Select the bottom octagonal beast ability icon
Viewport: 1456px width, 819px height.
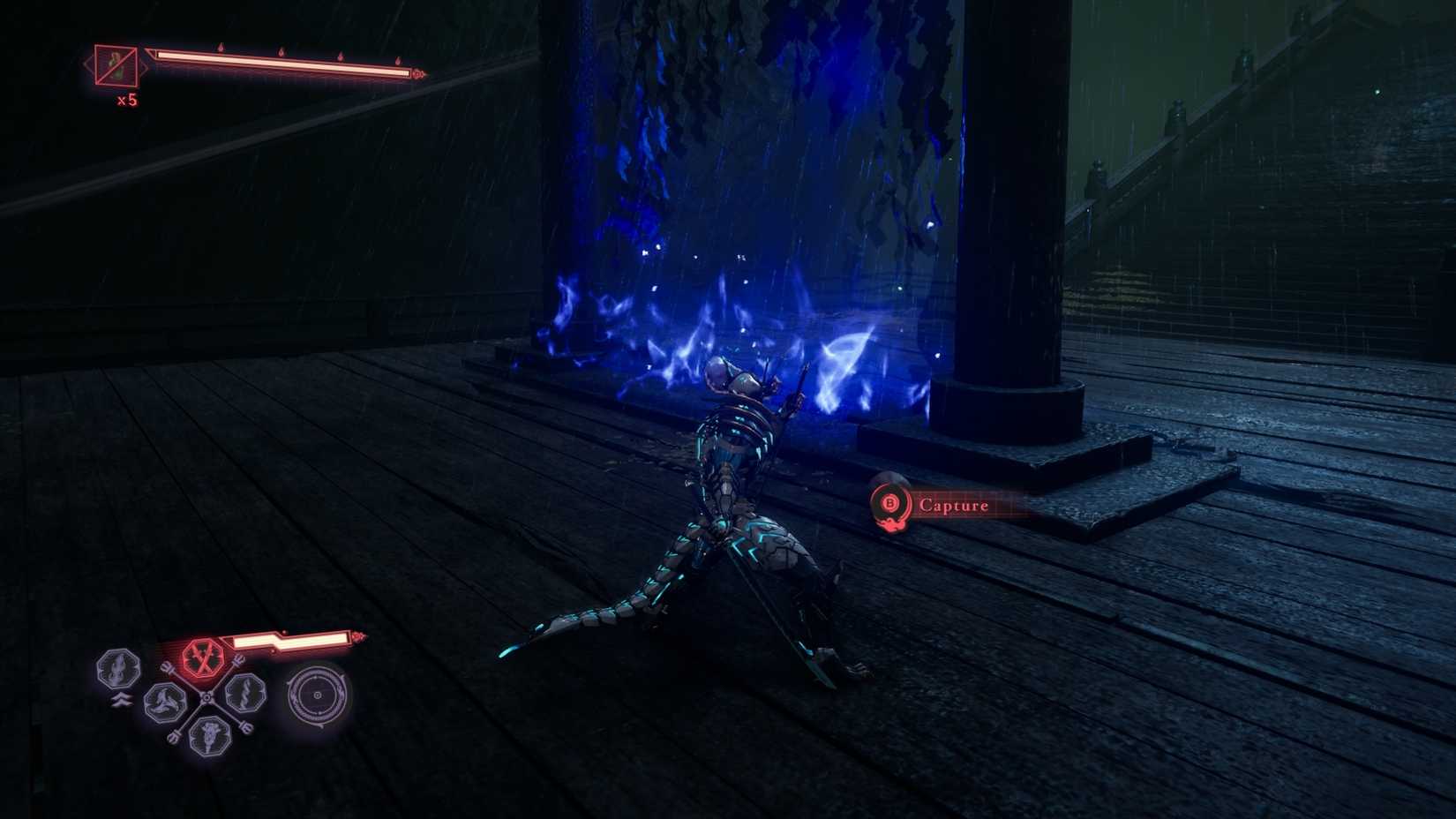(x=209, y=737)
